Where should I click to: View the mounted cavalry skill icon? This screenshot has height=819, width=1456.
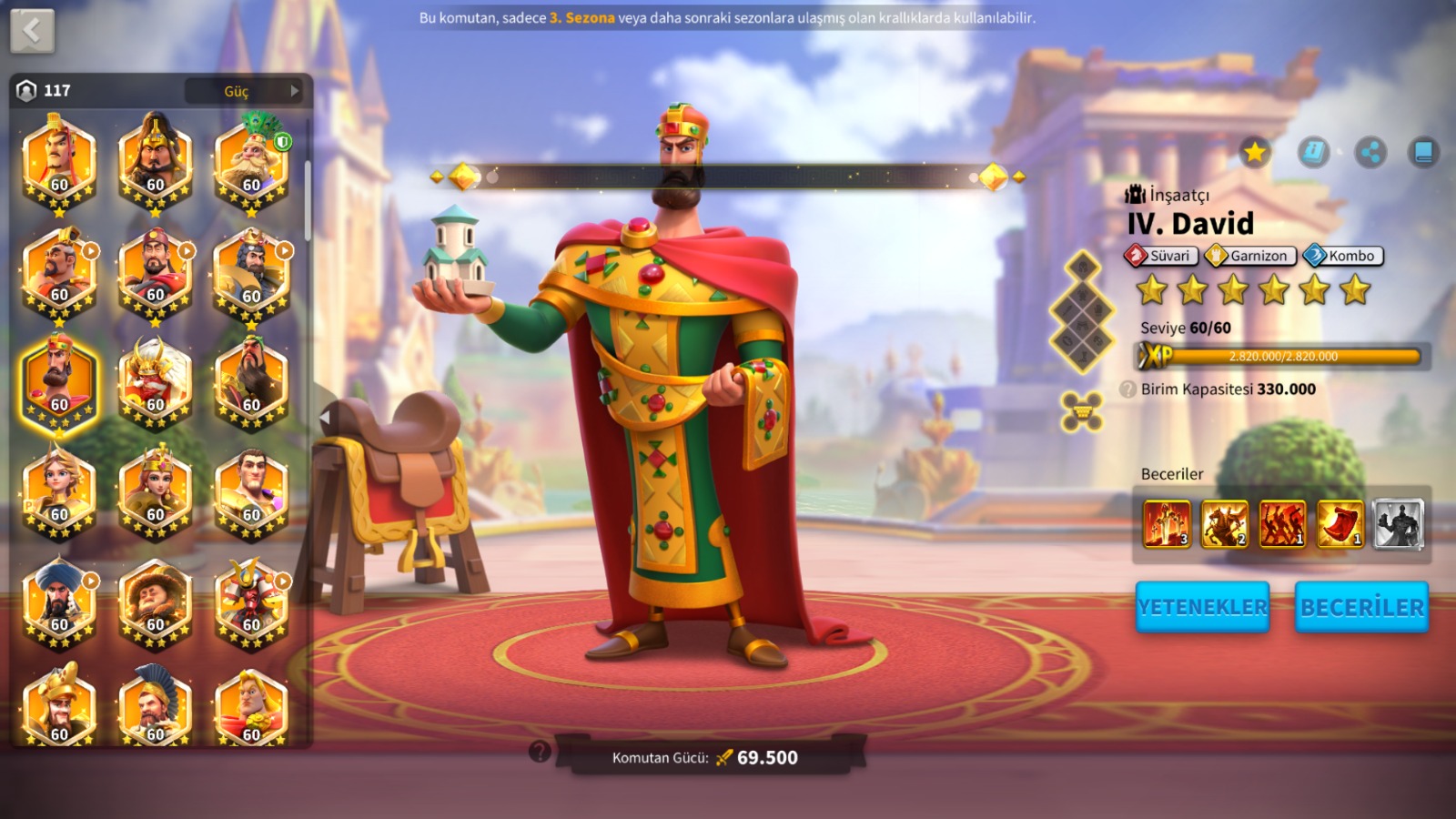[x=1225, y=524]
